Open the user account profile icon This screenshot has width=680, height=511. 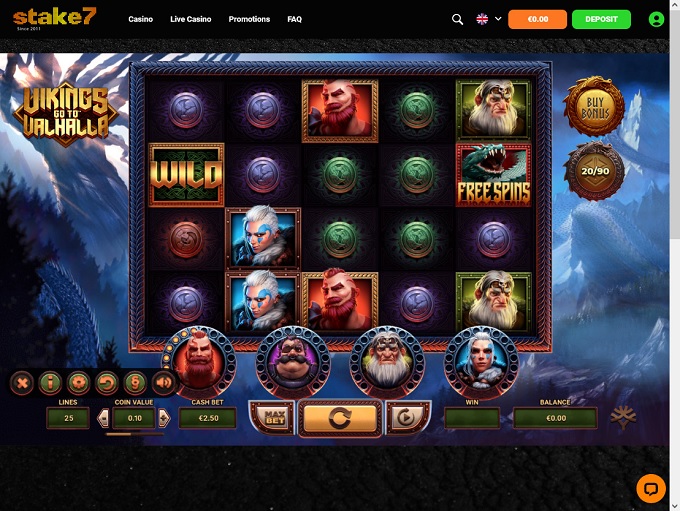(656, 19)
